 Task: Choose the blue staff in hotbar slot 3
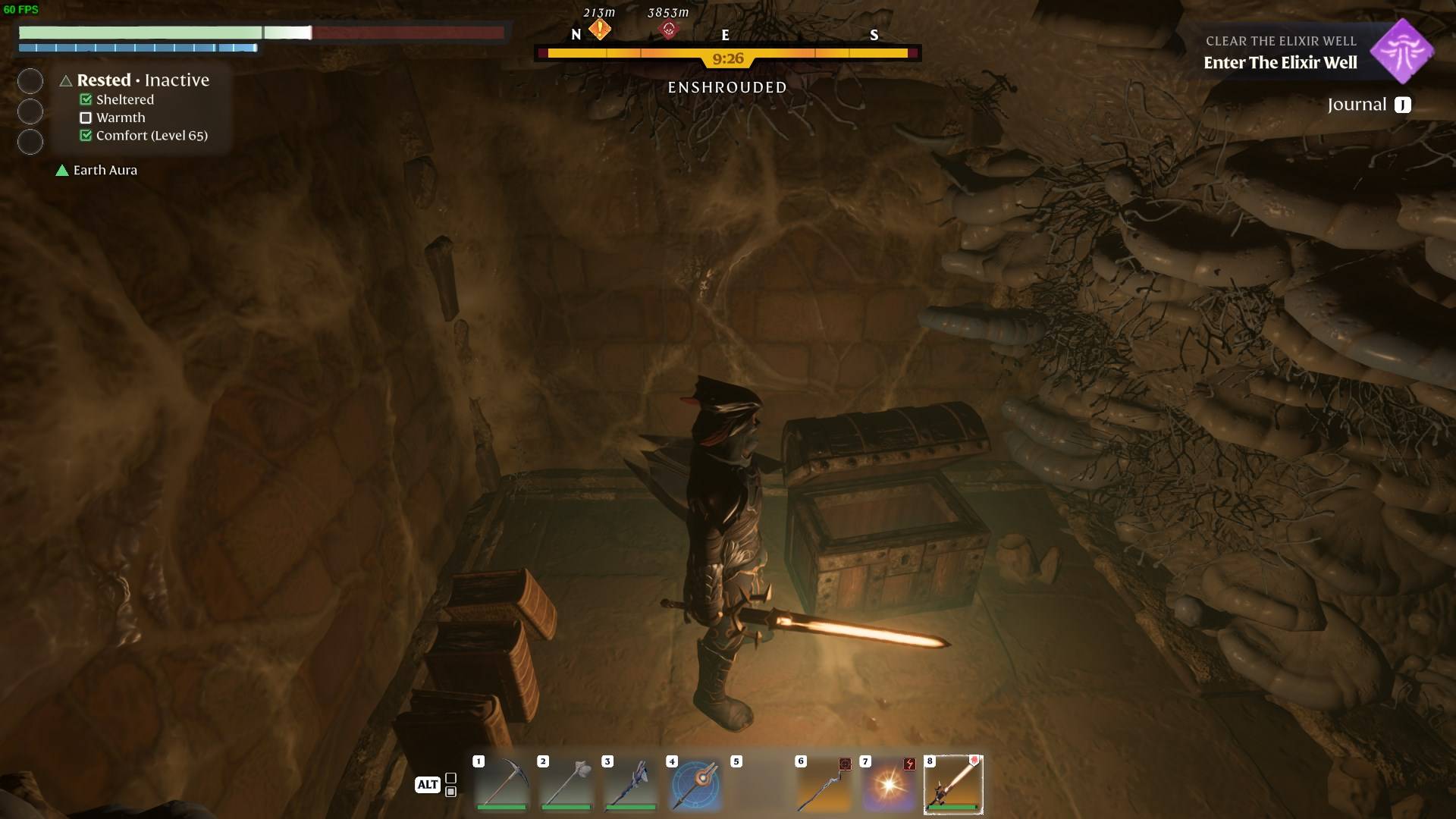point(630,783)
